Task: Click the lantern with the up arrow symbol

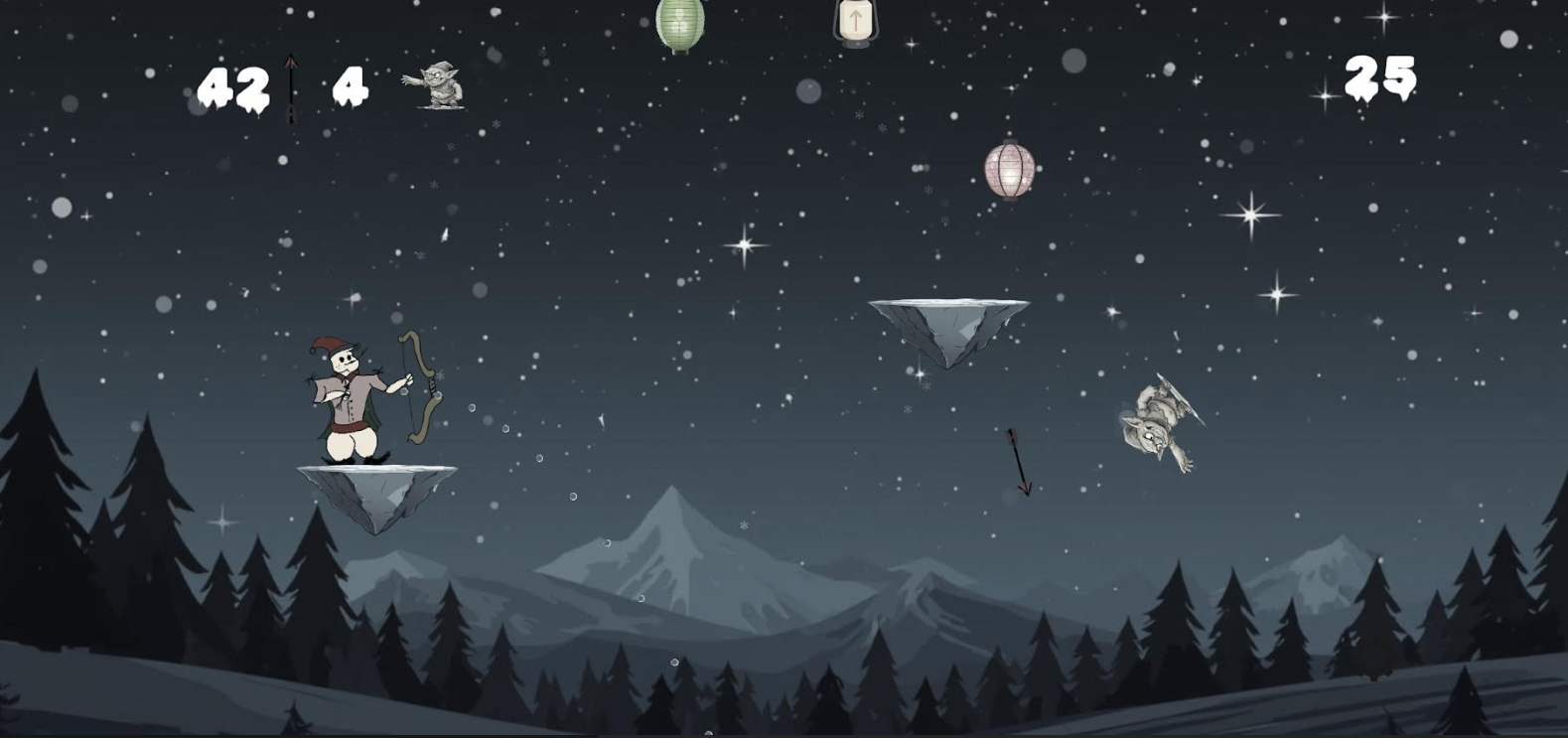Action: coord(856,20)
